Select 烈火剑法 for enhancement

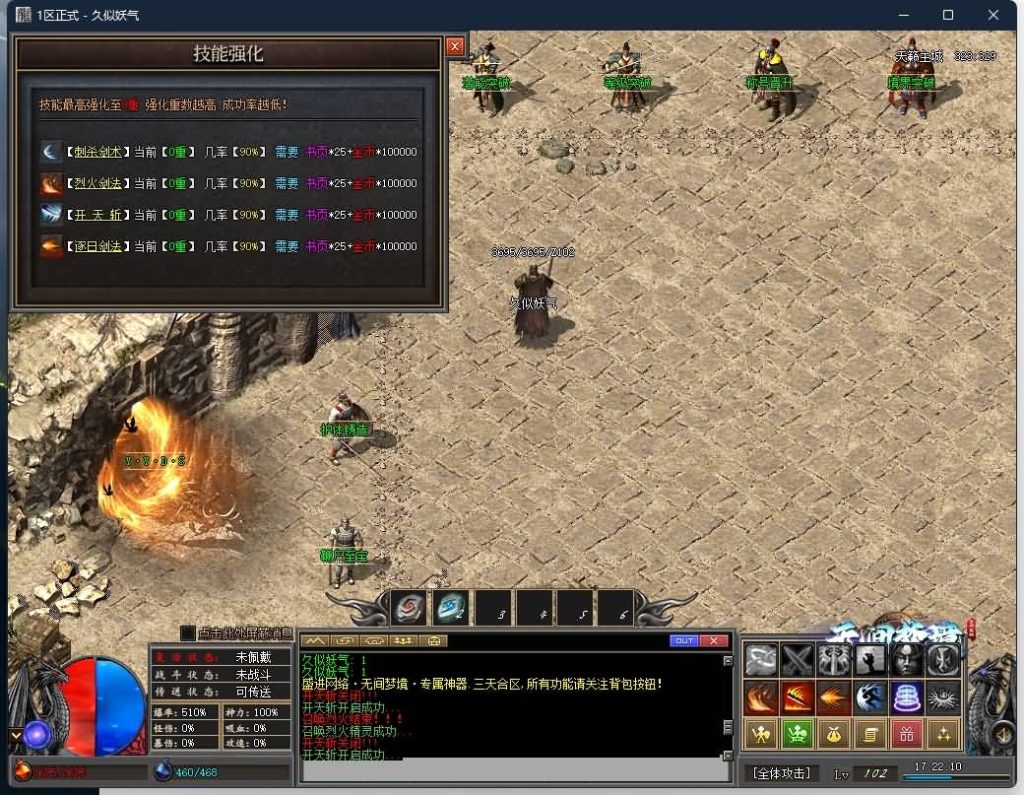tap(98, 184)
